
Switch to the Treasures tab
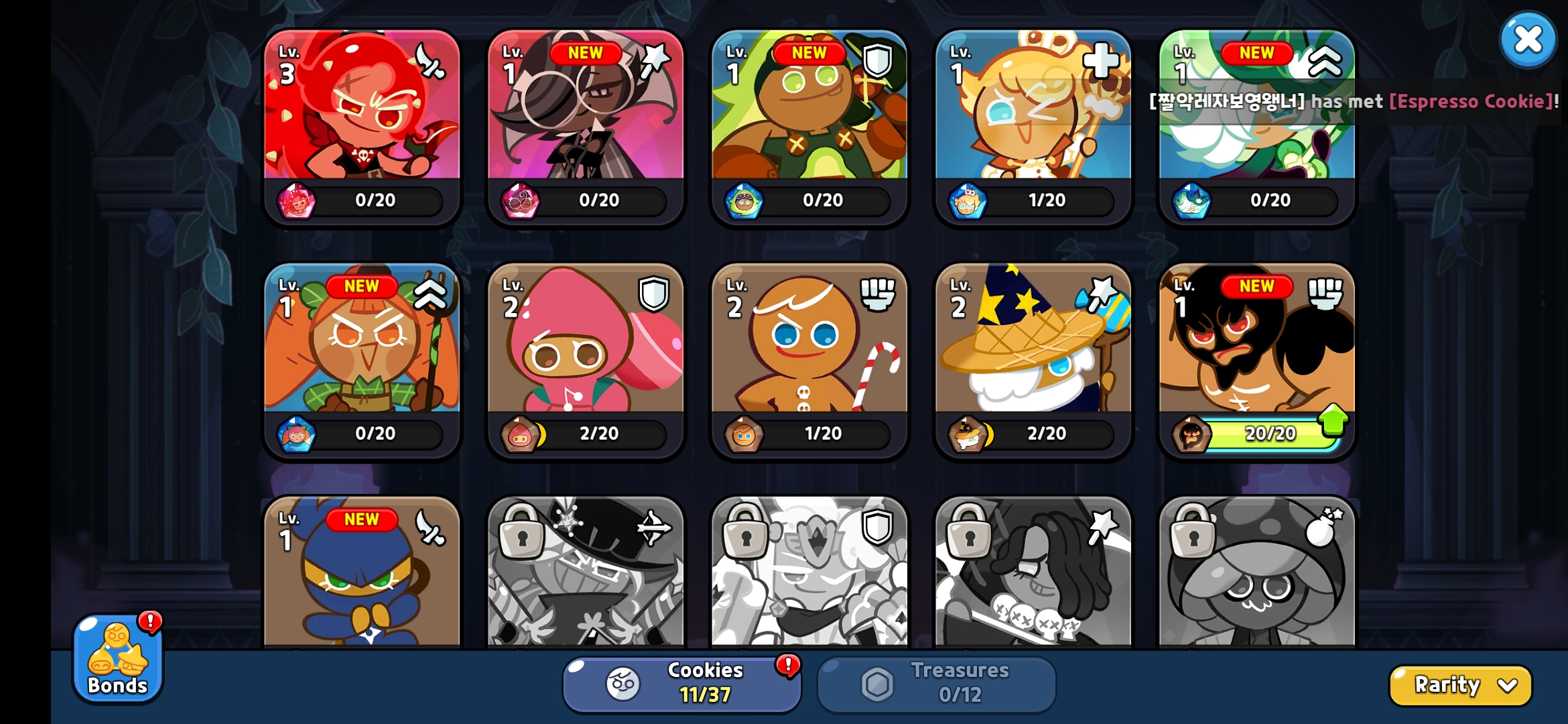(935, 682)
